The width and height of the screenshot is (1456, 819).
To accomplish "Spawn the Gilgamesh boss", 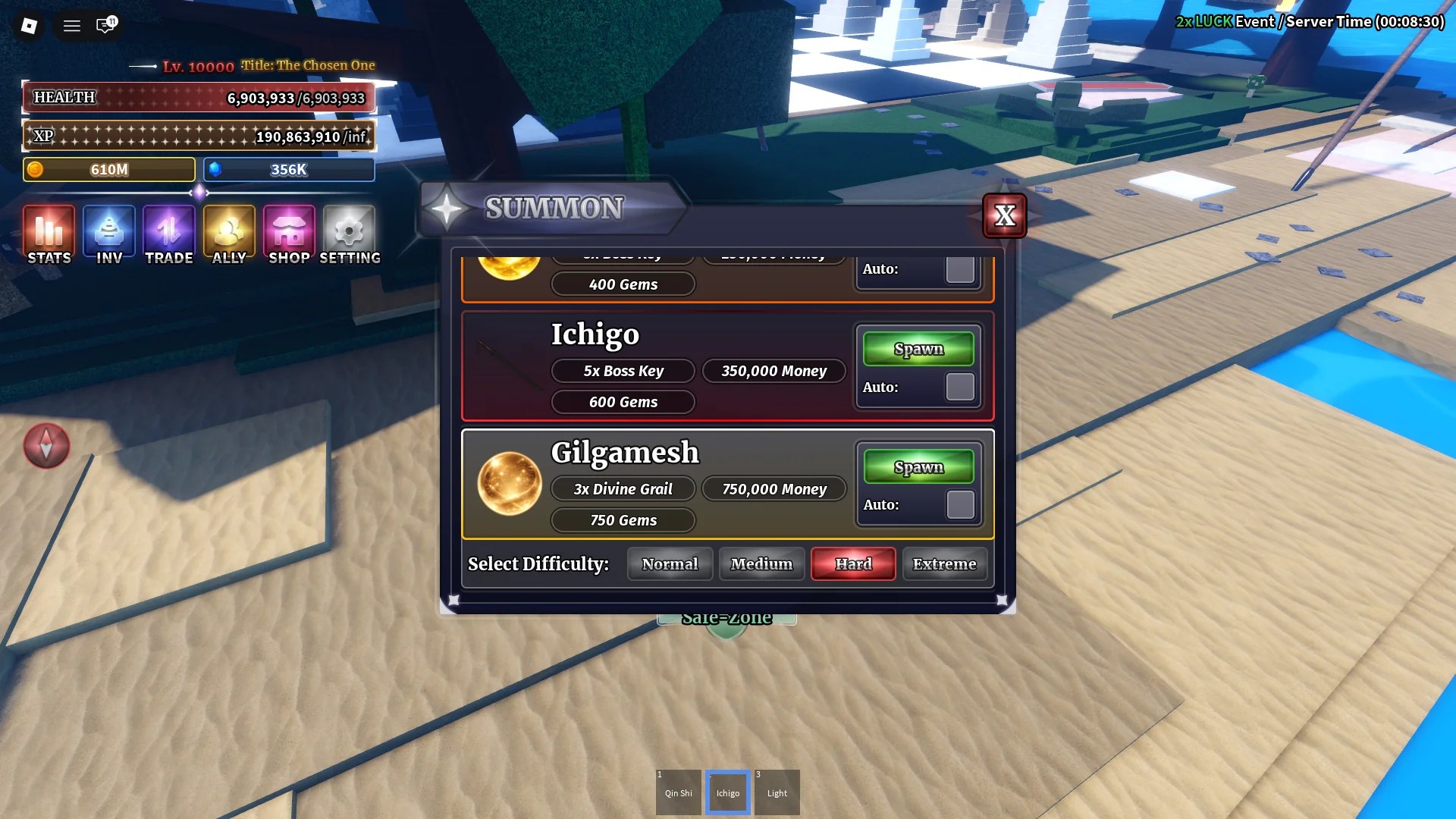I will 918,466.
